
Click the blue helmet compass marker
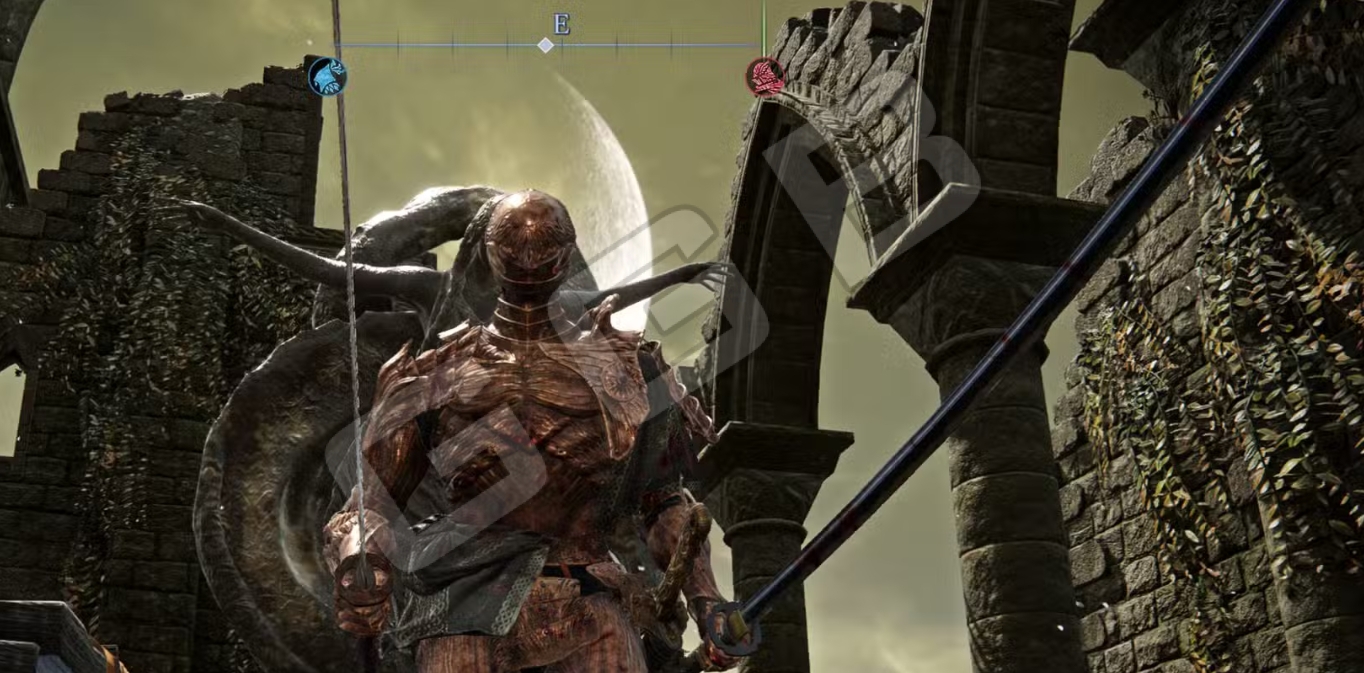click(327, 76)
